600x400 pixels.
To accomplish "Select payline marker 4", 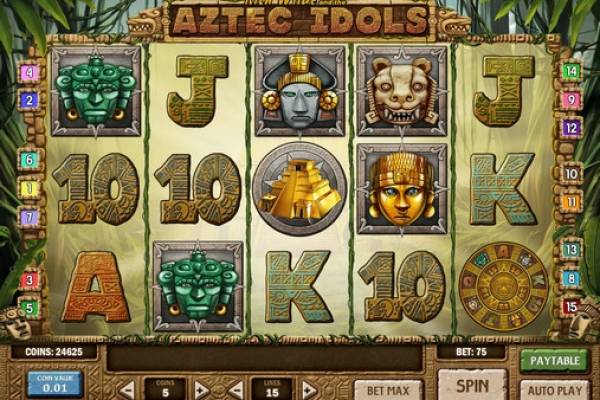I will pos(29,73).
